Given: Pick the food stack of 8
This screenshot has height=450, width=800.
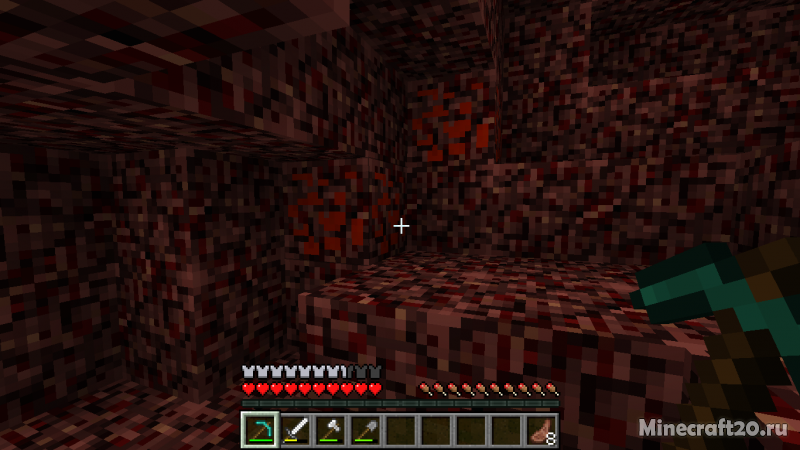Looking at the screenshot, I should pyautogui.click(x=540, y=430).
